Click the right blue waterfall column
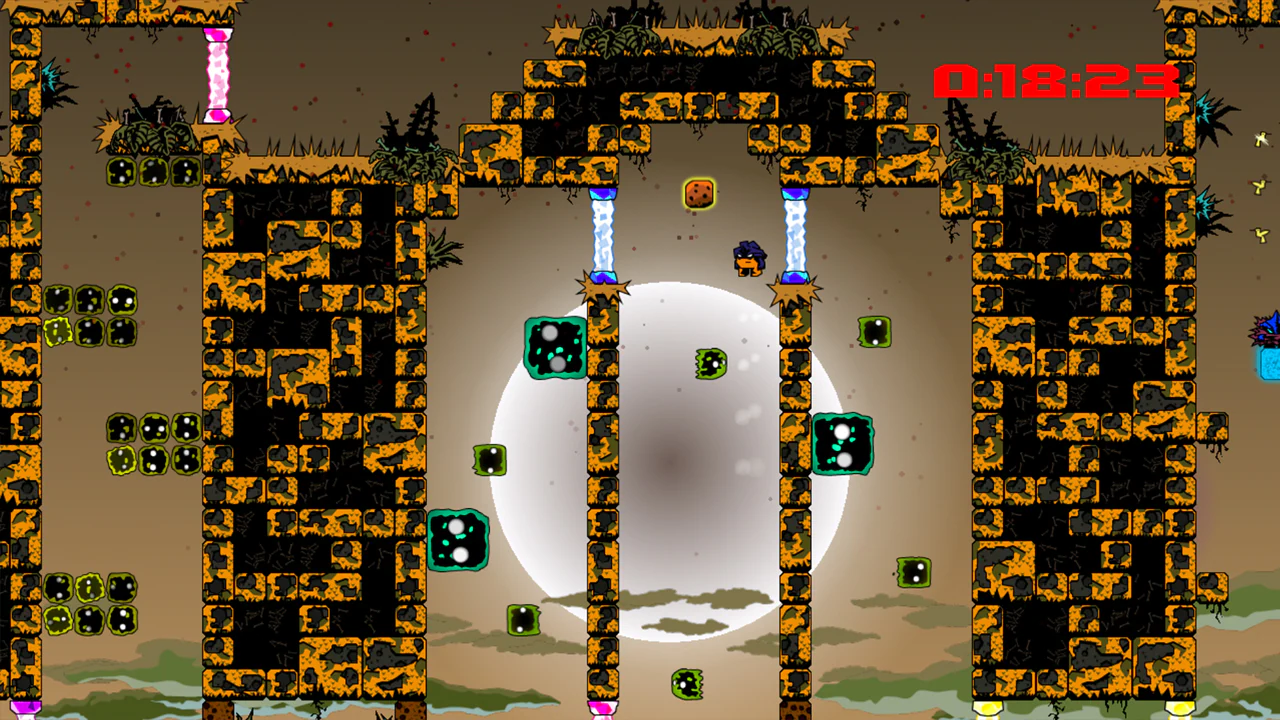 (795, 230)
